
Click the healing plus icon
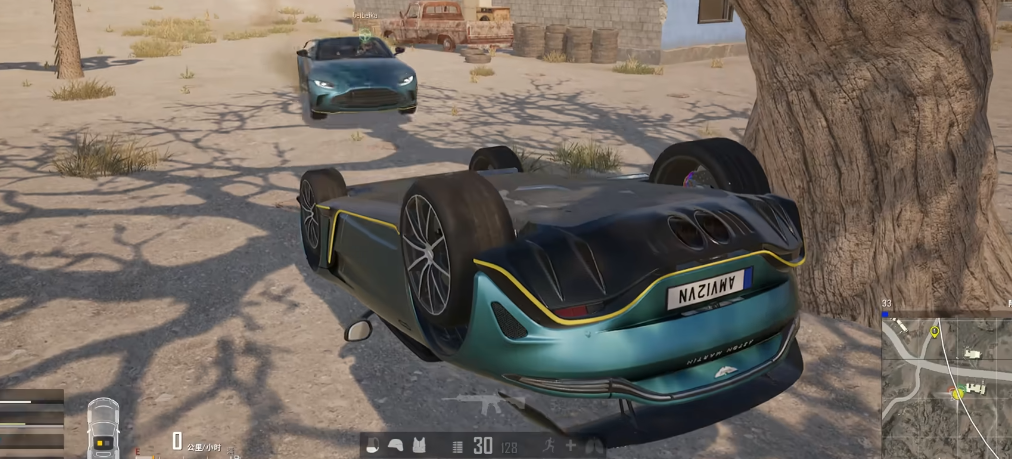570,446
